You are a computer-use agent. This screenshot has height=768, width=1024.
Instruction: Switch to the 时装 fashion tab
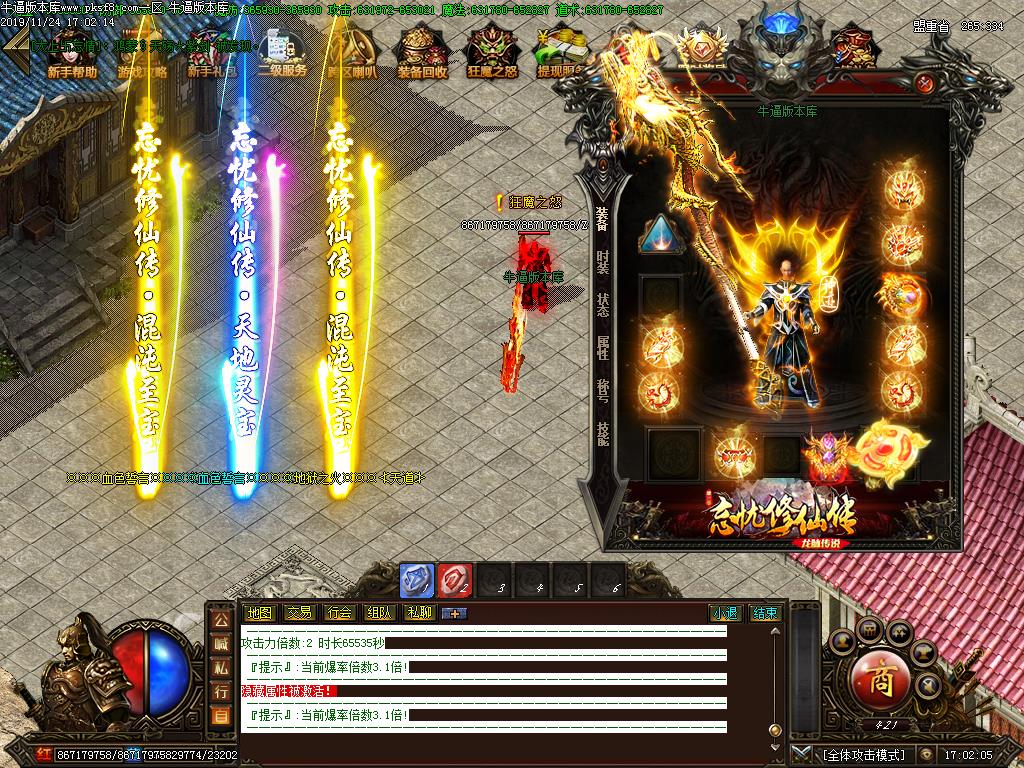click(x=602, y=262)
